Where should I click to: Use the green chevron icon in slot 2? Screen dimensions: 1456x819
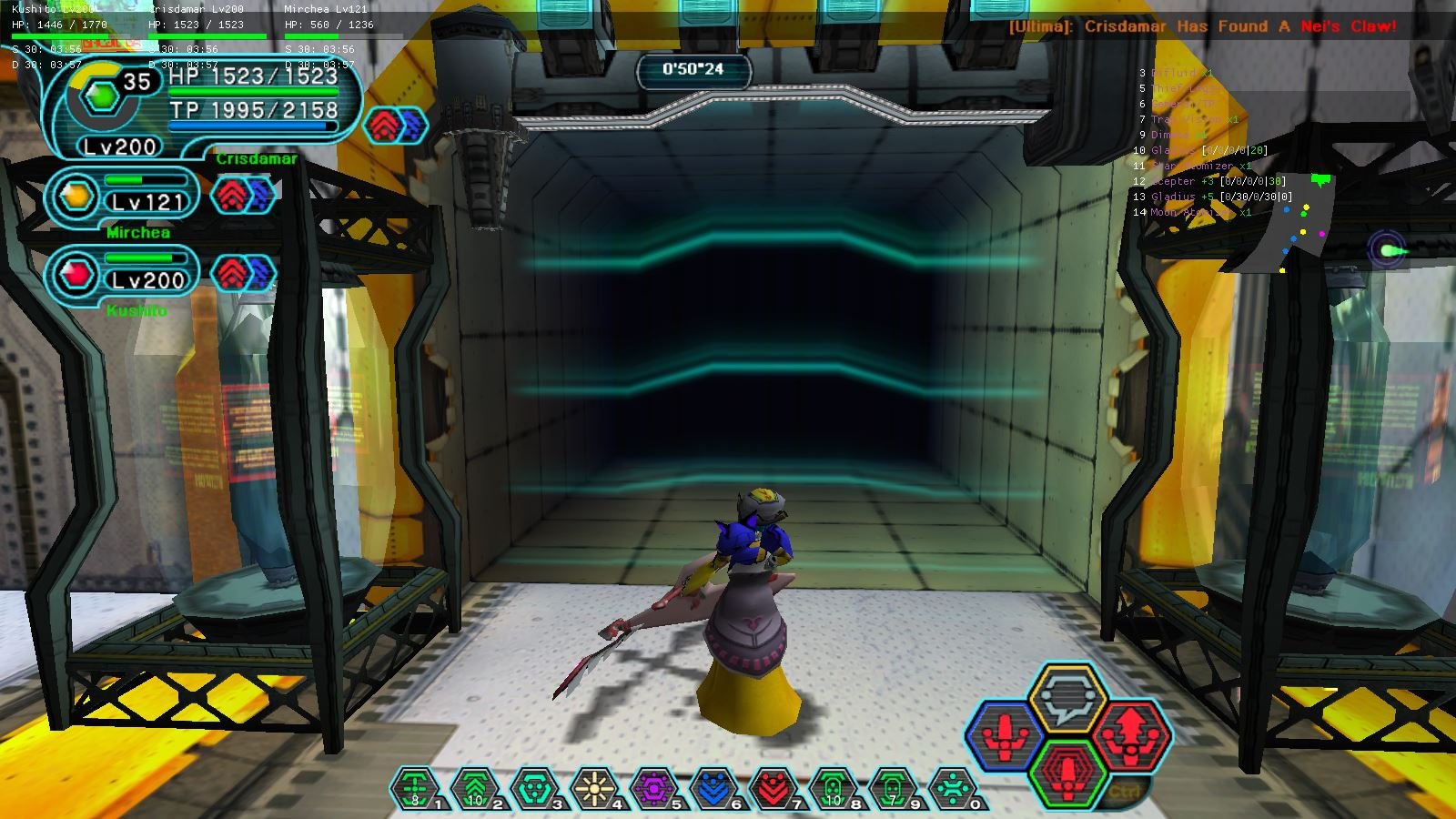tap(475, 789)
